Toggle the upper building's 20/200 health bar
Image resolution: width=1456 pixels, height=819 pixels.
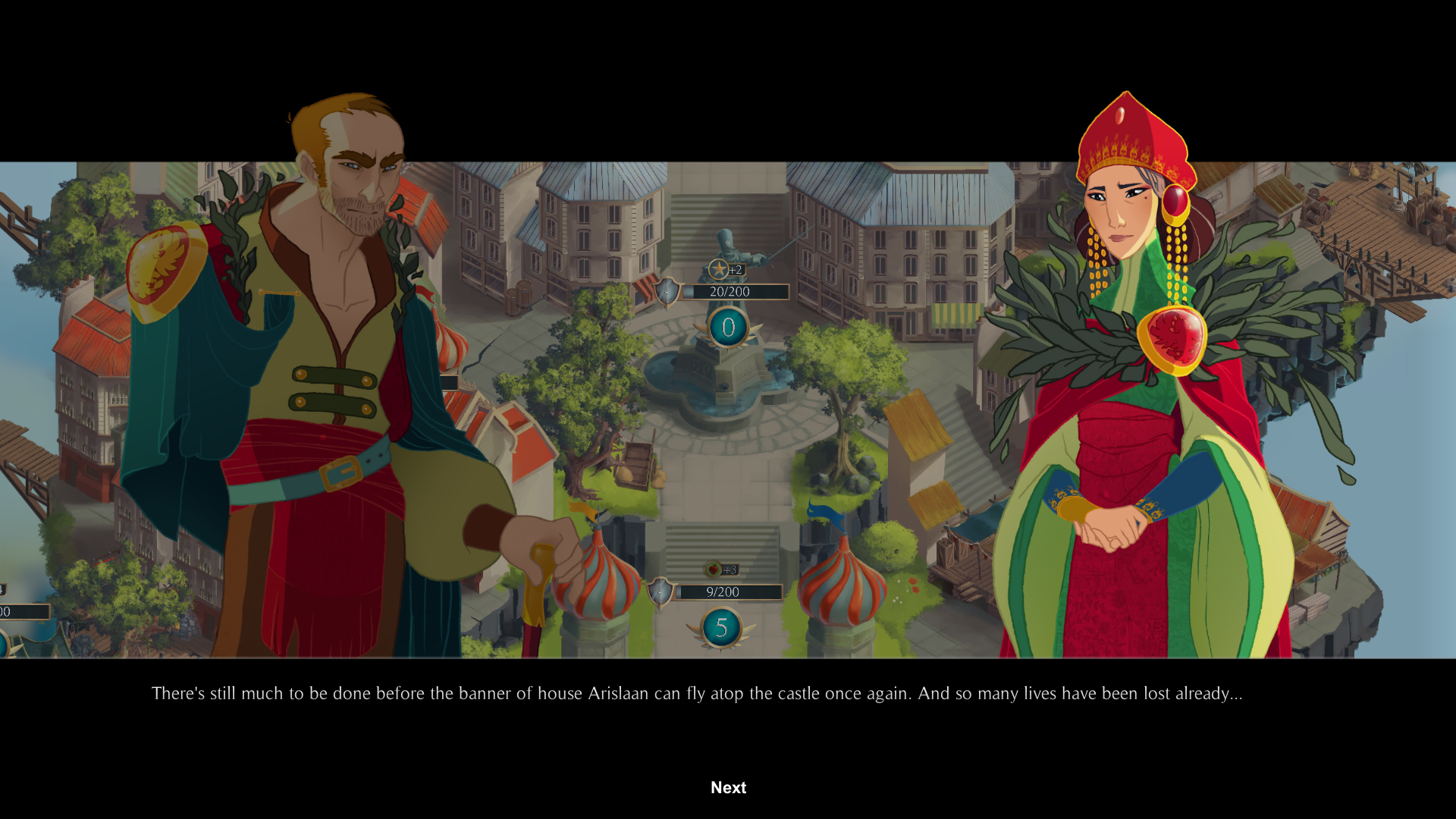coord(734,291)
